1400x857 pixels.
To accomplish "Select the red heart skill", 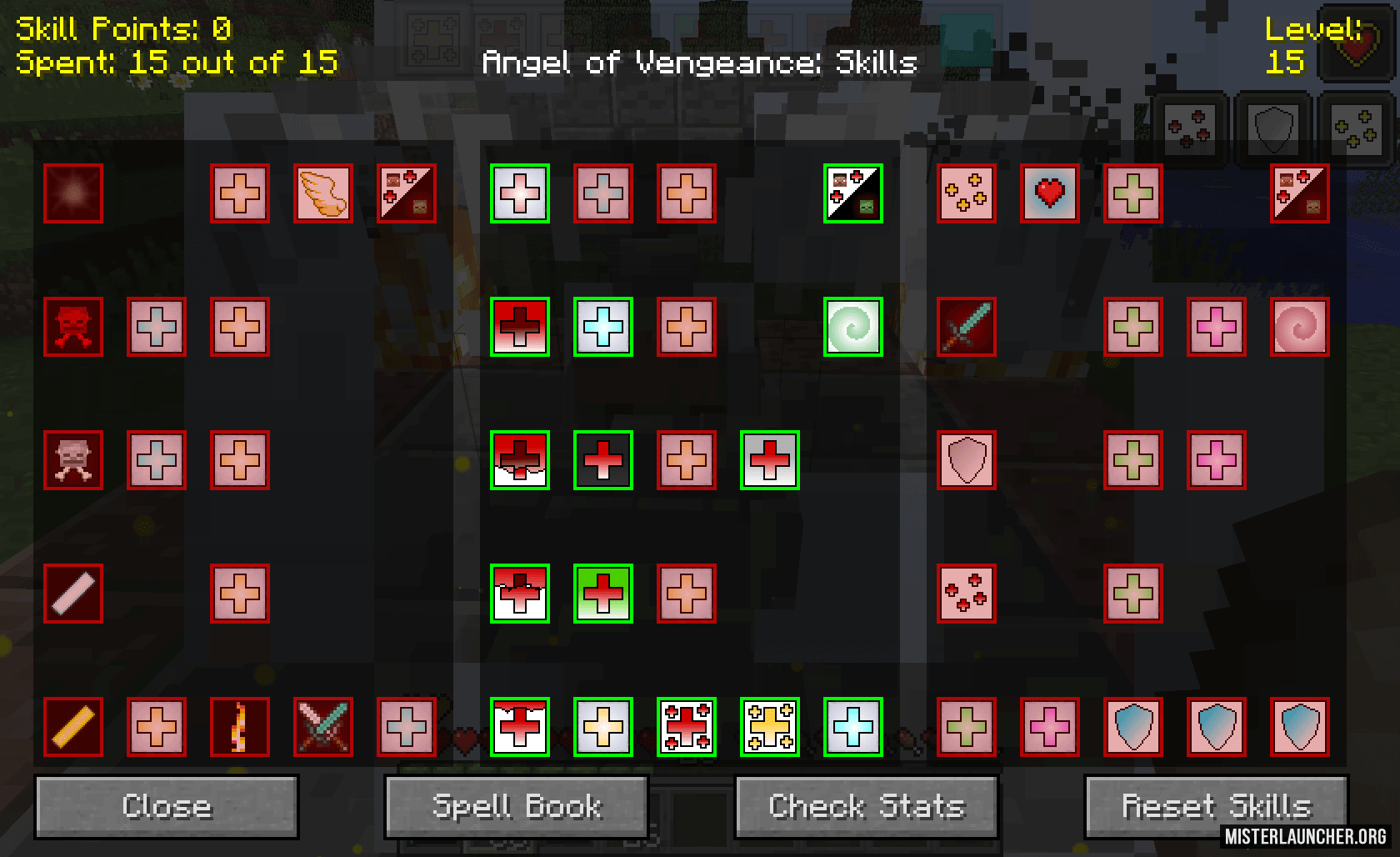I will point(1050,193).
